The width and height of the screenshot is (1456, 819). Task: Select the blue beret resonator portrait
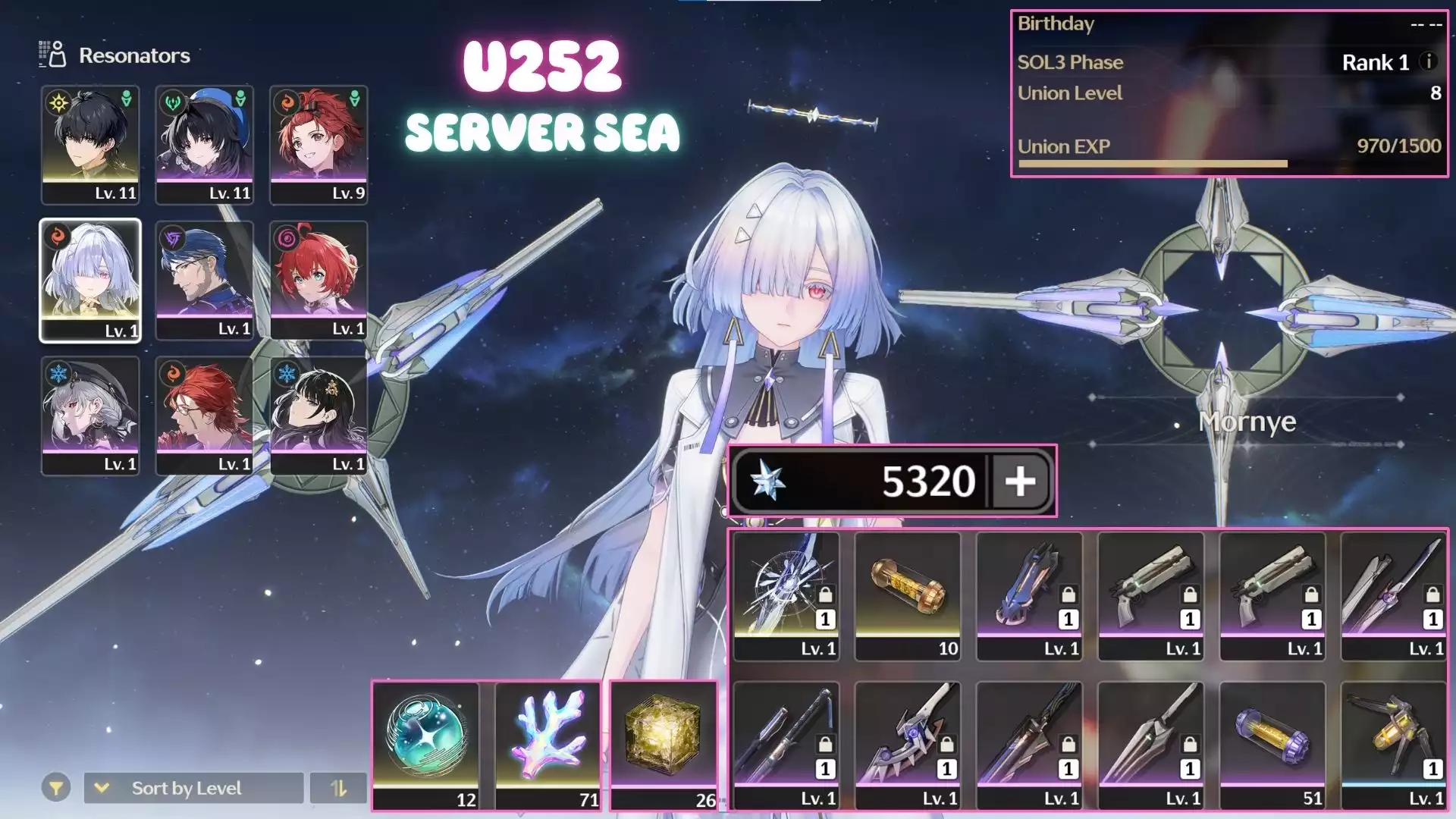[x=205, y=144]
